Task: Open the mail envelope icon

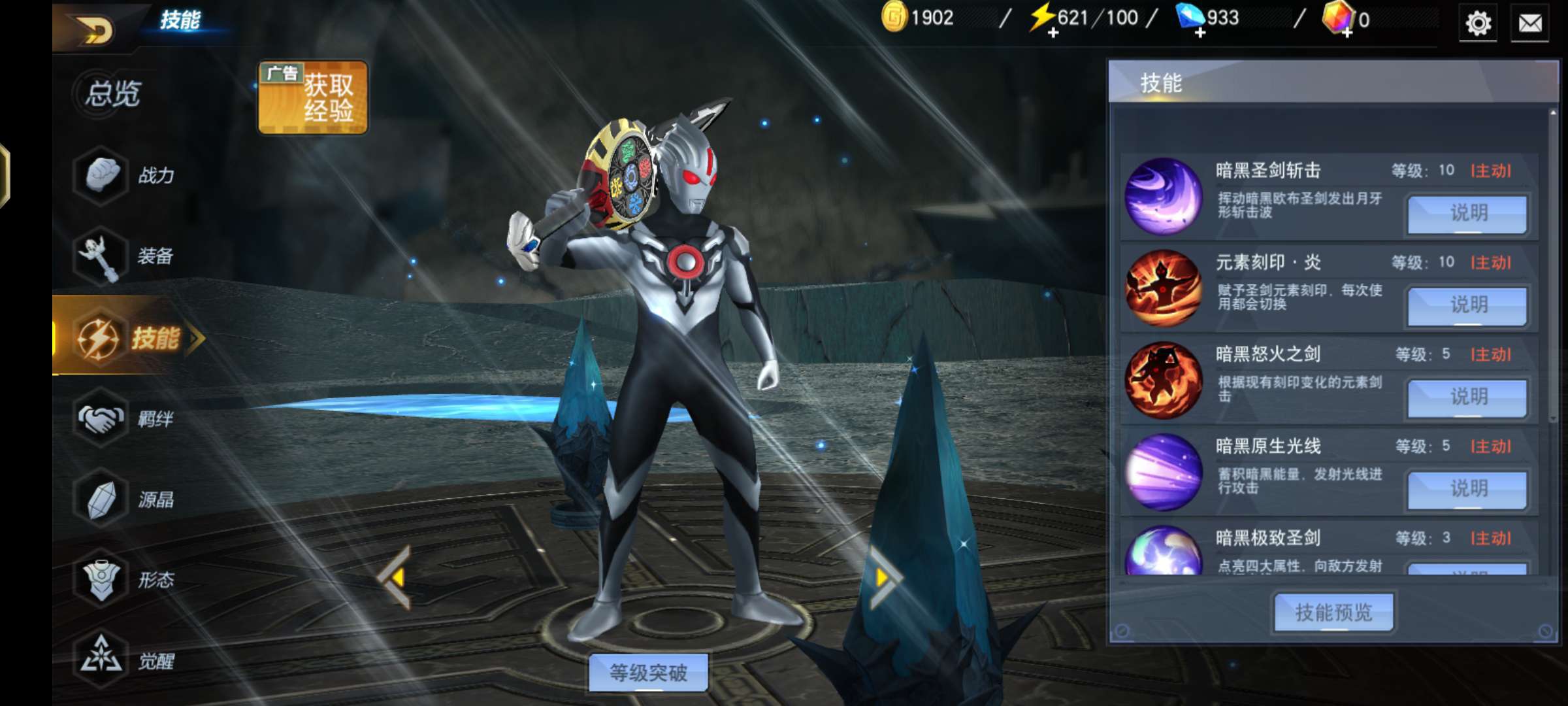Action: 1530,24
